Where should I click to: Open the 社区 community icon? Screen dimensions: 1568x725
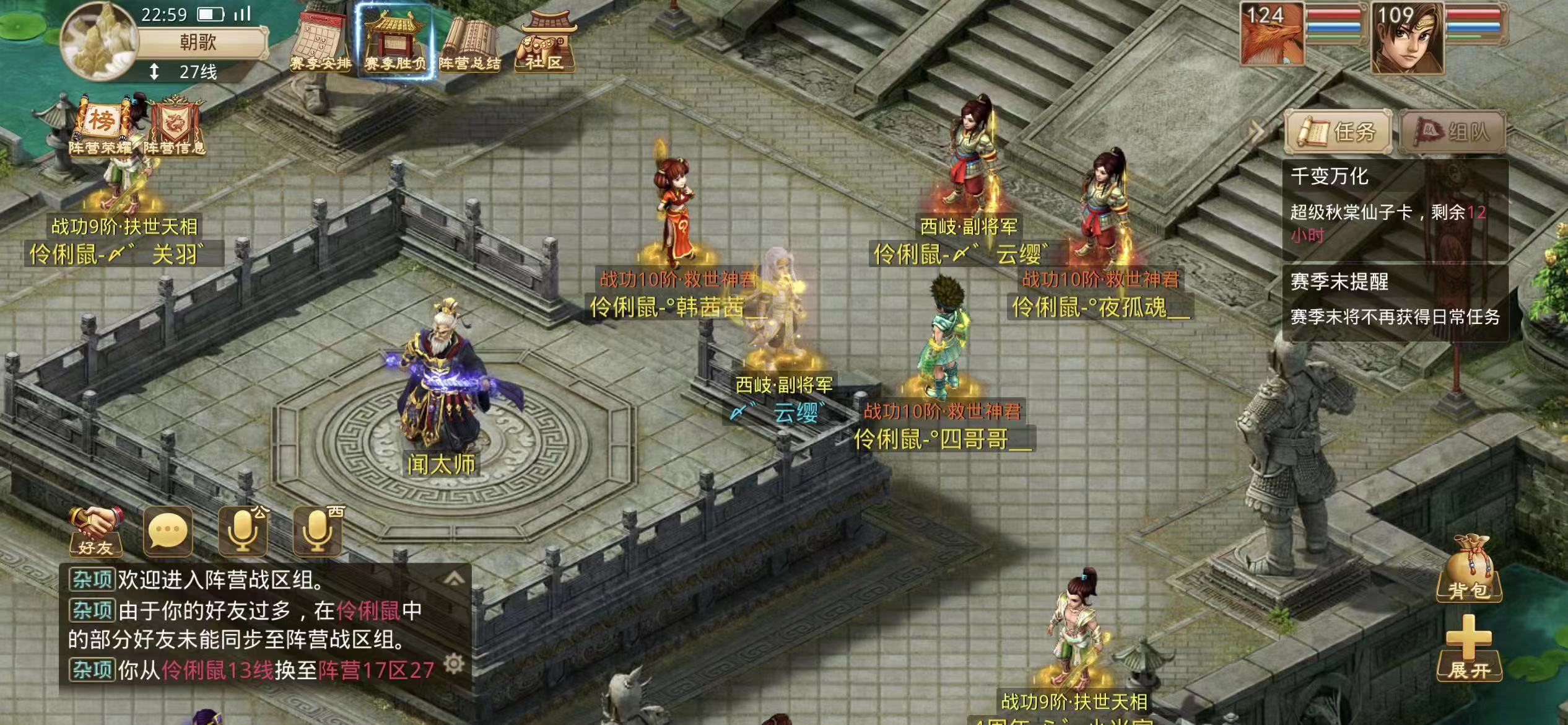(544, 42)
